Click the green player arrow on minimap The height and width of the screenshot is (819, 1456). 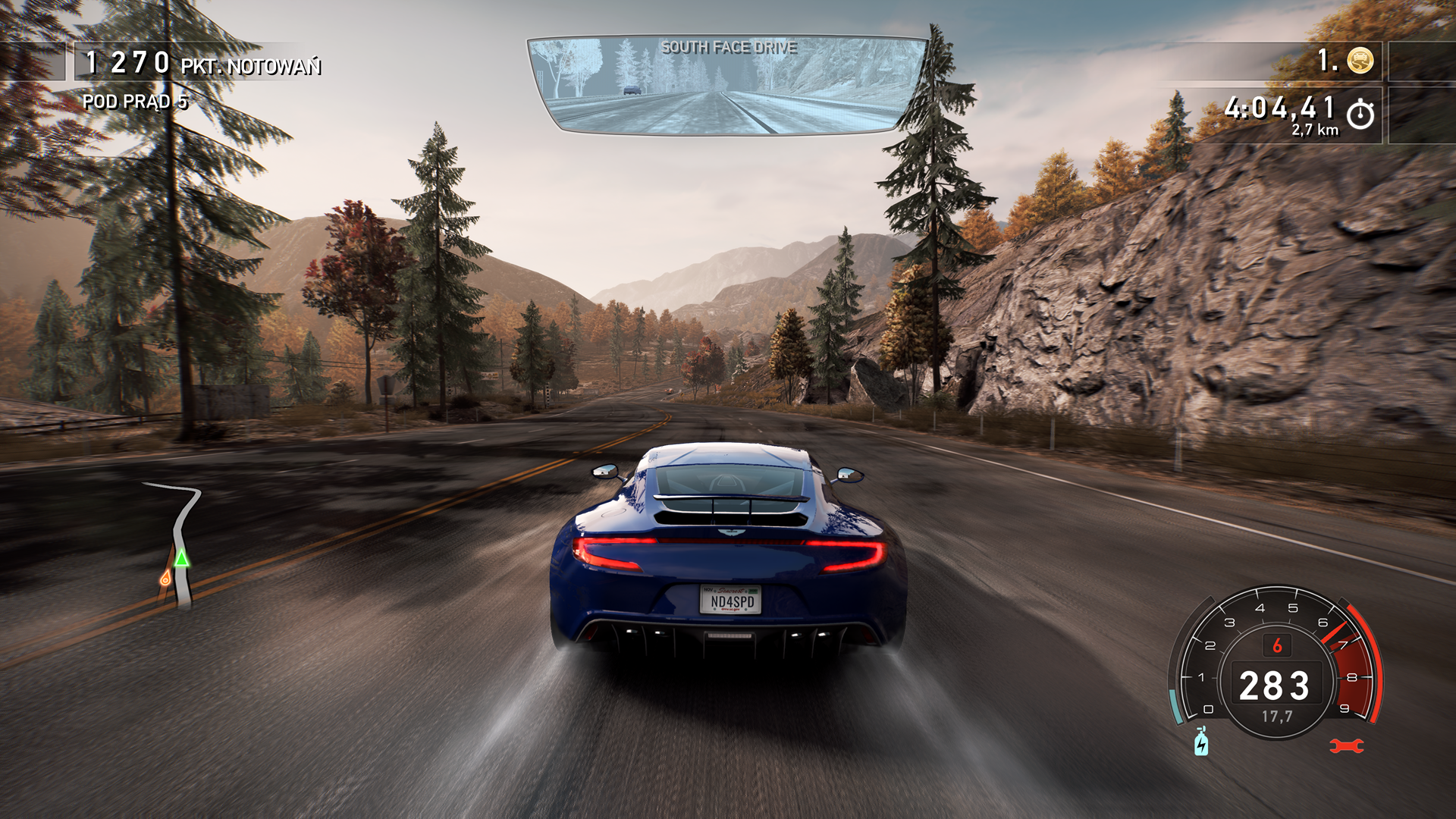pos(181,559)
